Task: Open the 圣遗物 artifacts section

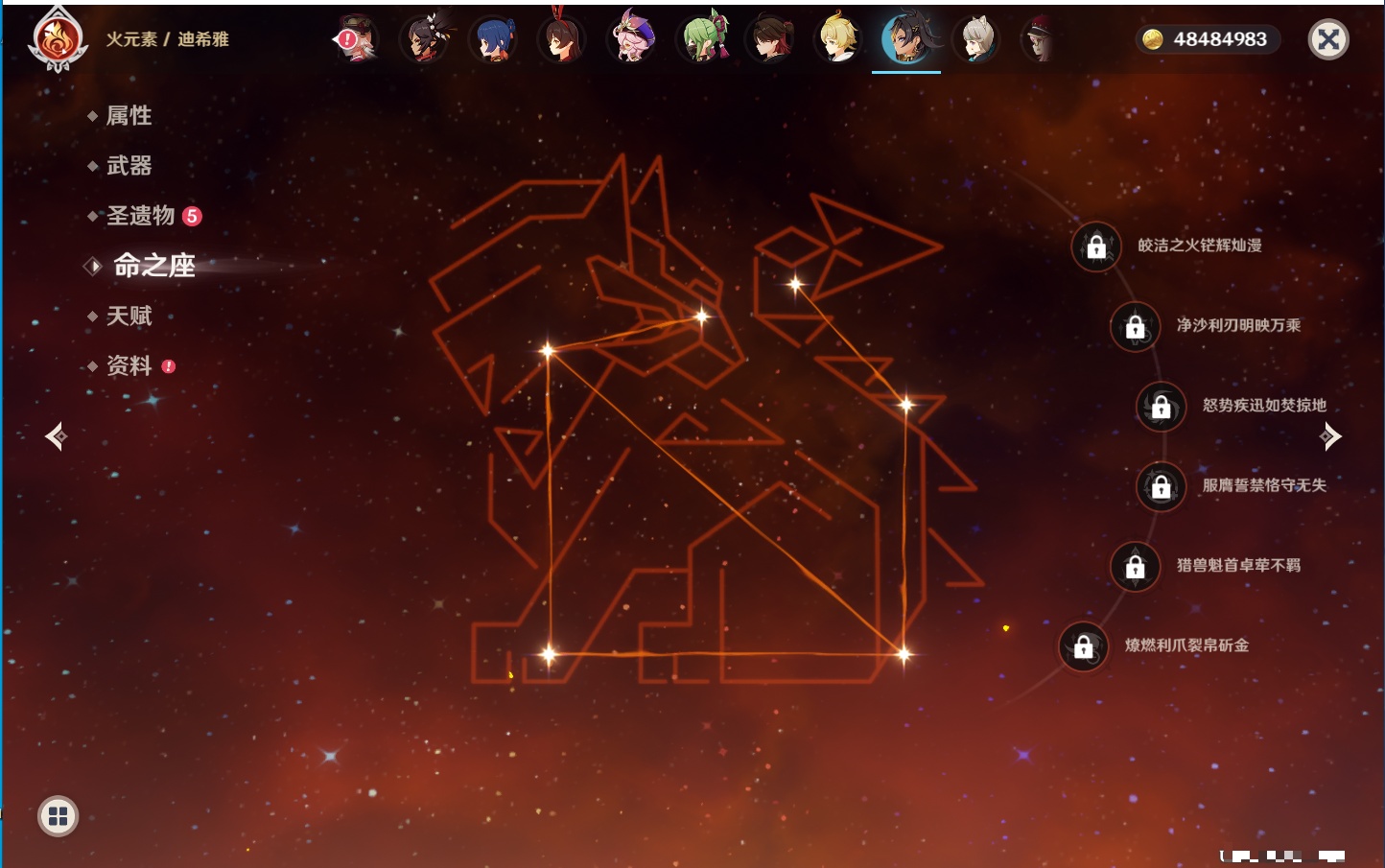Action: [141, 216]
